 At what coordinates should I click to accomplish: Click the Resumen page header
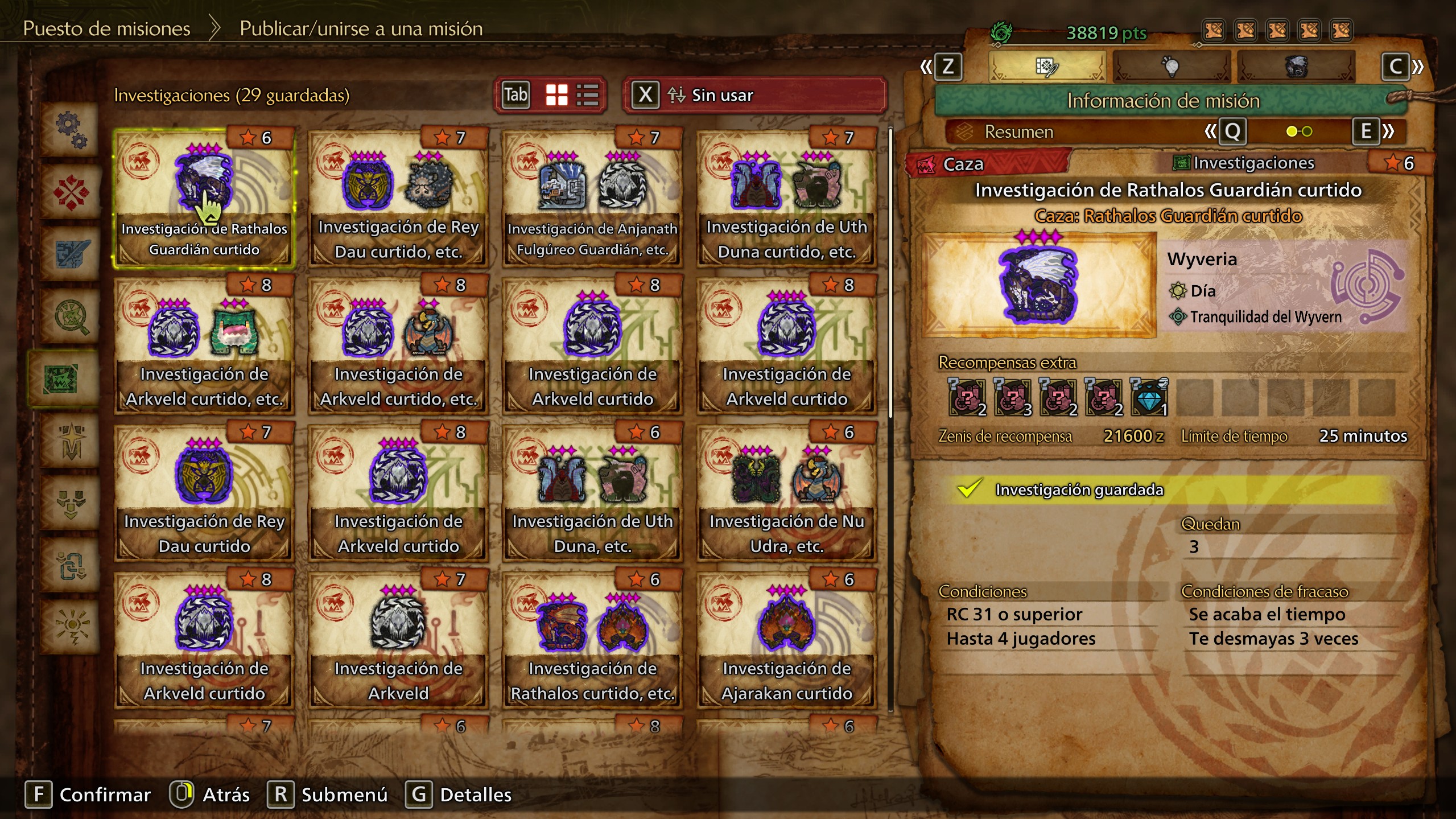[1018, 132]
